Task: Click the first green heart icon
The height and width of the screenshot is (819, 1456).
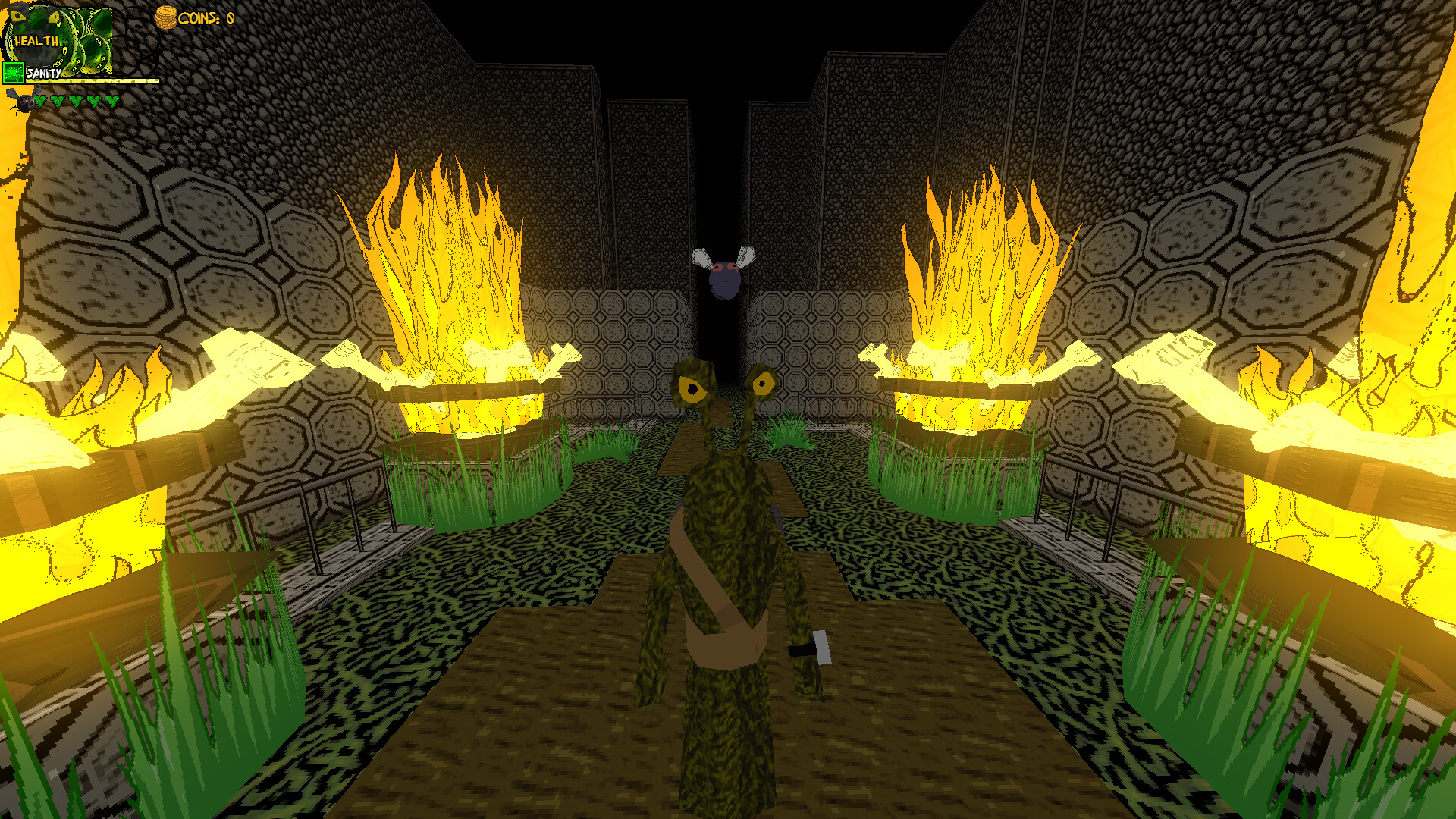Action: pyautogui.click(x=39, y=102)
